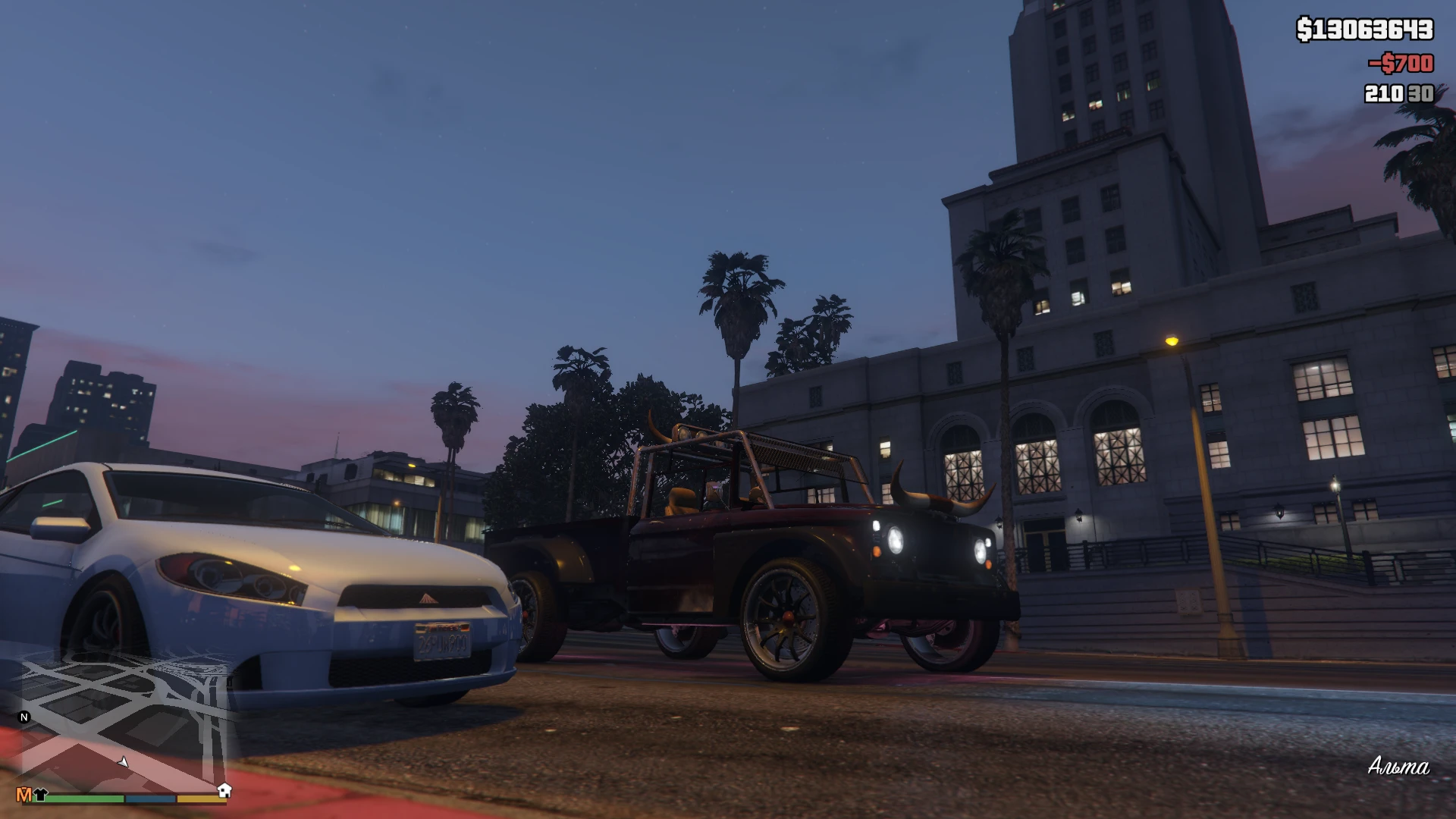This screenshot has height=819, width=1456.
Task: Click the dollar sign on the cash counter
Action: (1305, 29)
